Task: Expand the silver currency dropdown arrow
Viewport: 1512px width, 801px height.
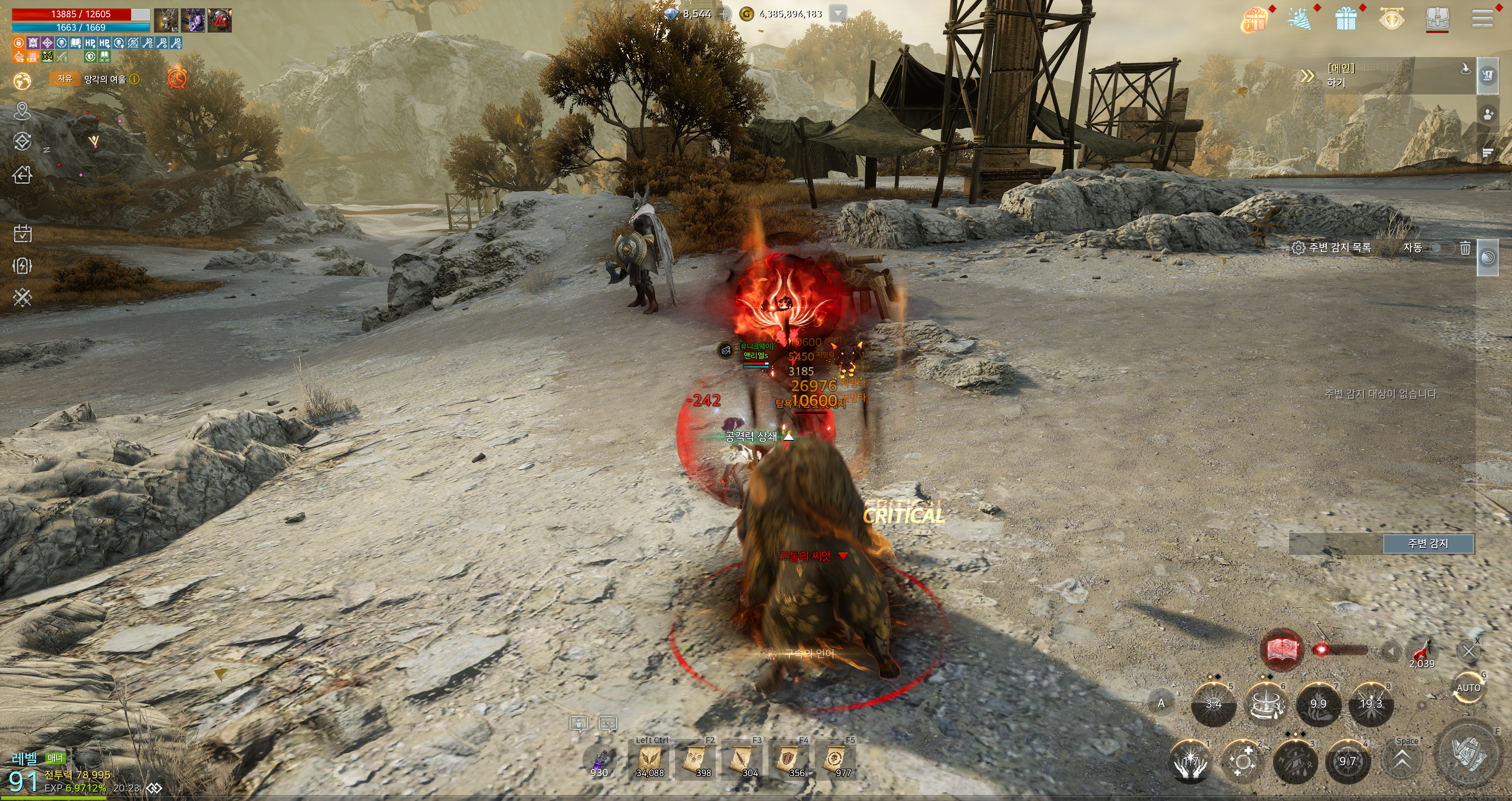Action: tap(838, 13)
